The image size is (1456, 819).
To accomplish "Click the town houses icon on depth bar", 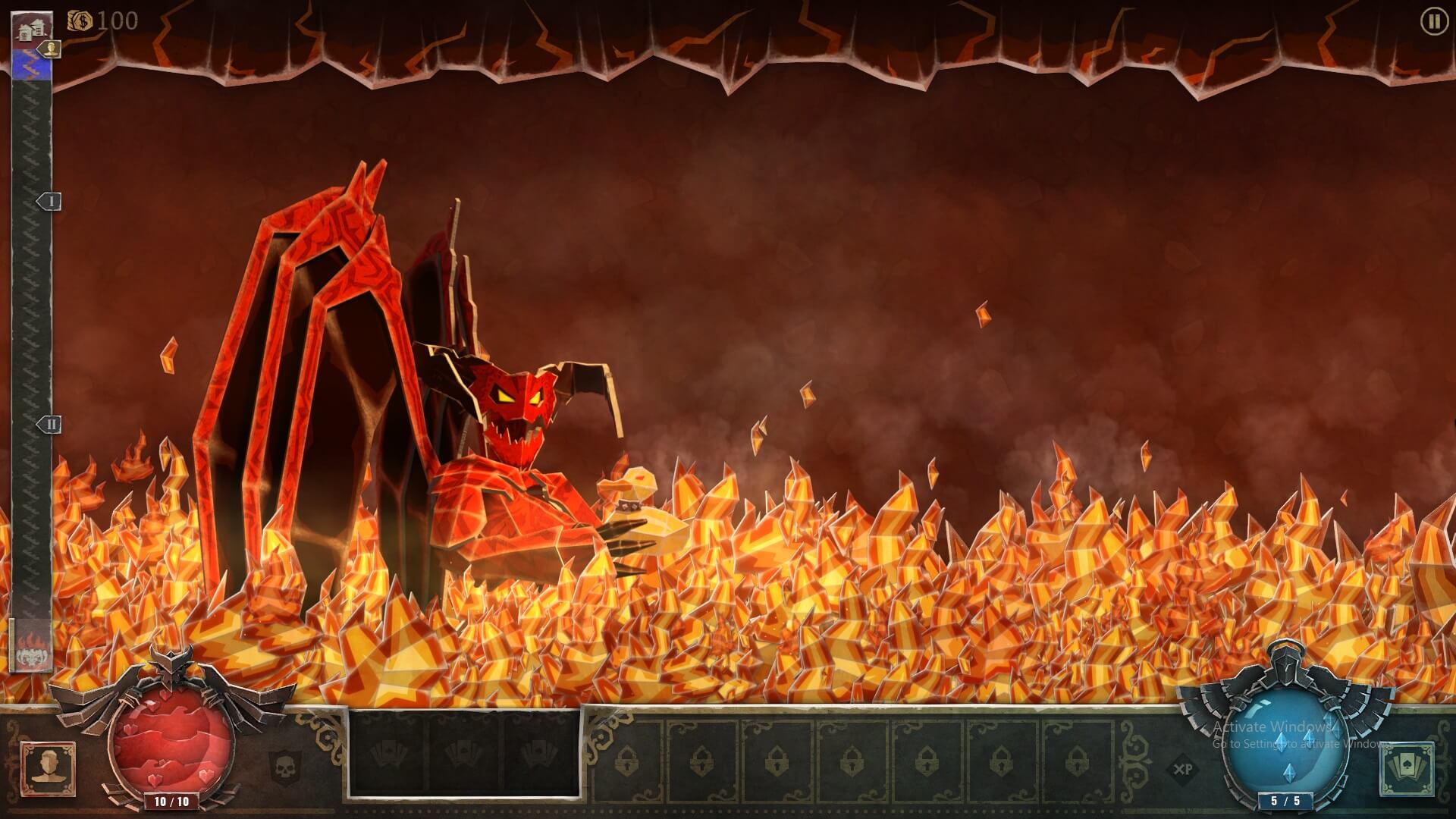I will [33, 28].
